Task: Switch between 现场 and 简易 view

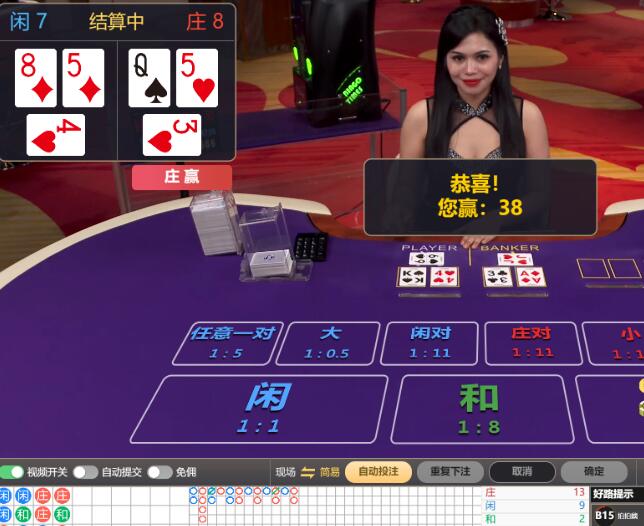Action: coord(307,472)
